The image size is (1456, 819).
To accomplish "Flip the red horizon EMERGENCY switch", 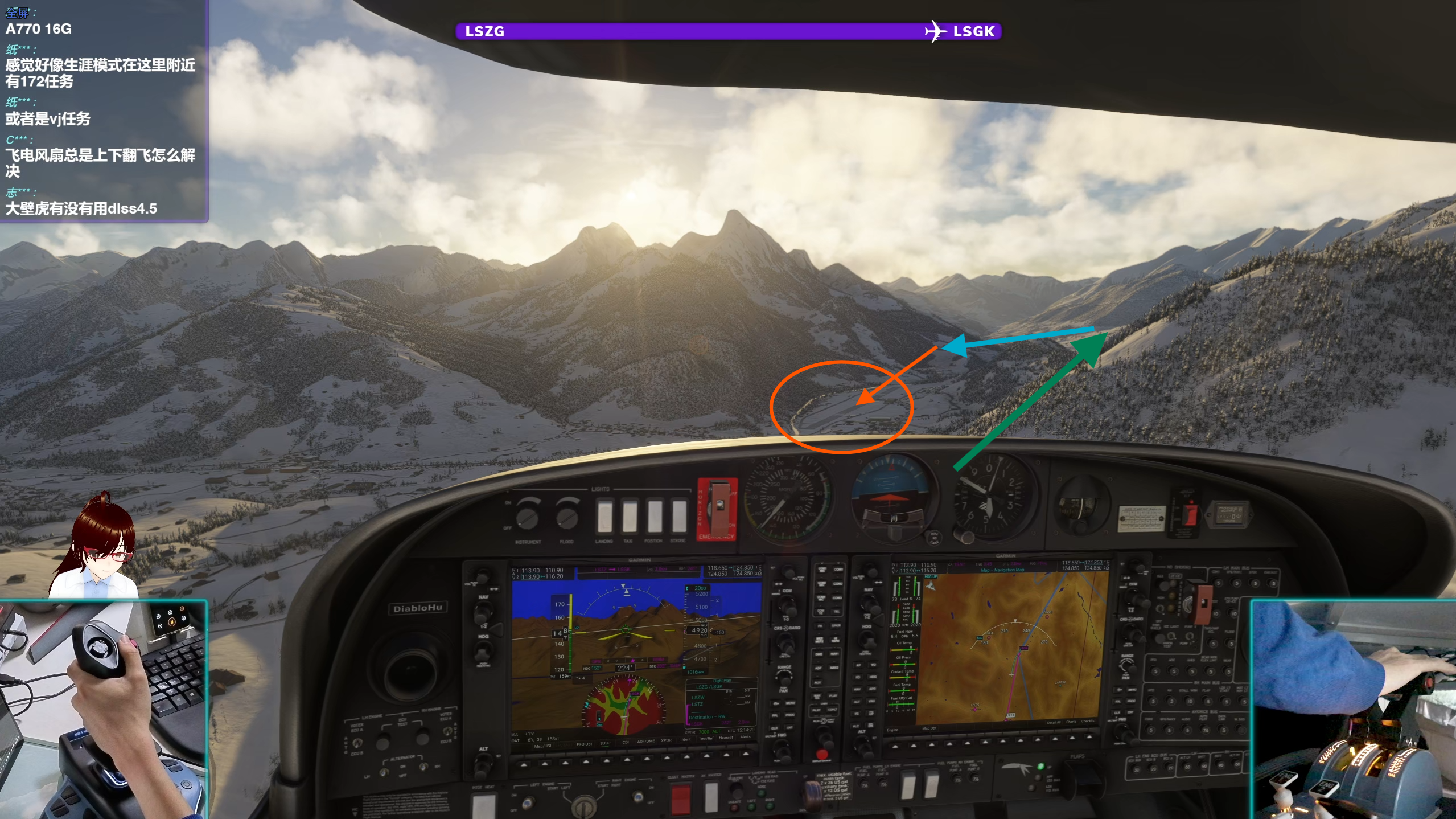I will click(718, 509).
